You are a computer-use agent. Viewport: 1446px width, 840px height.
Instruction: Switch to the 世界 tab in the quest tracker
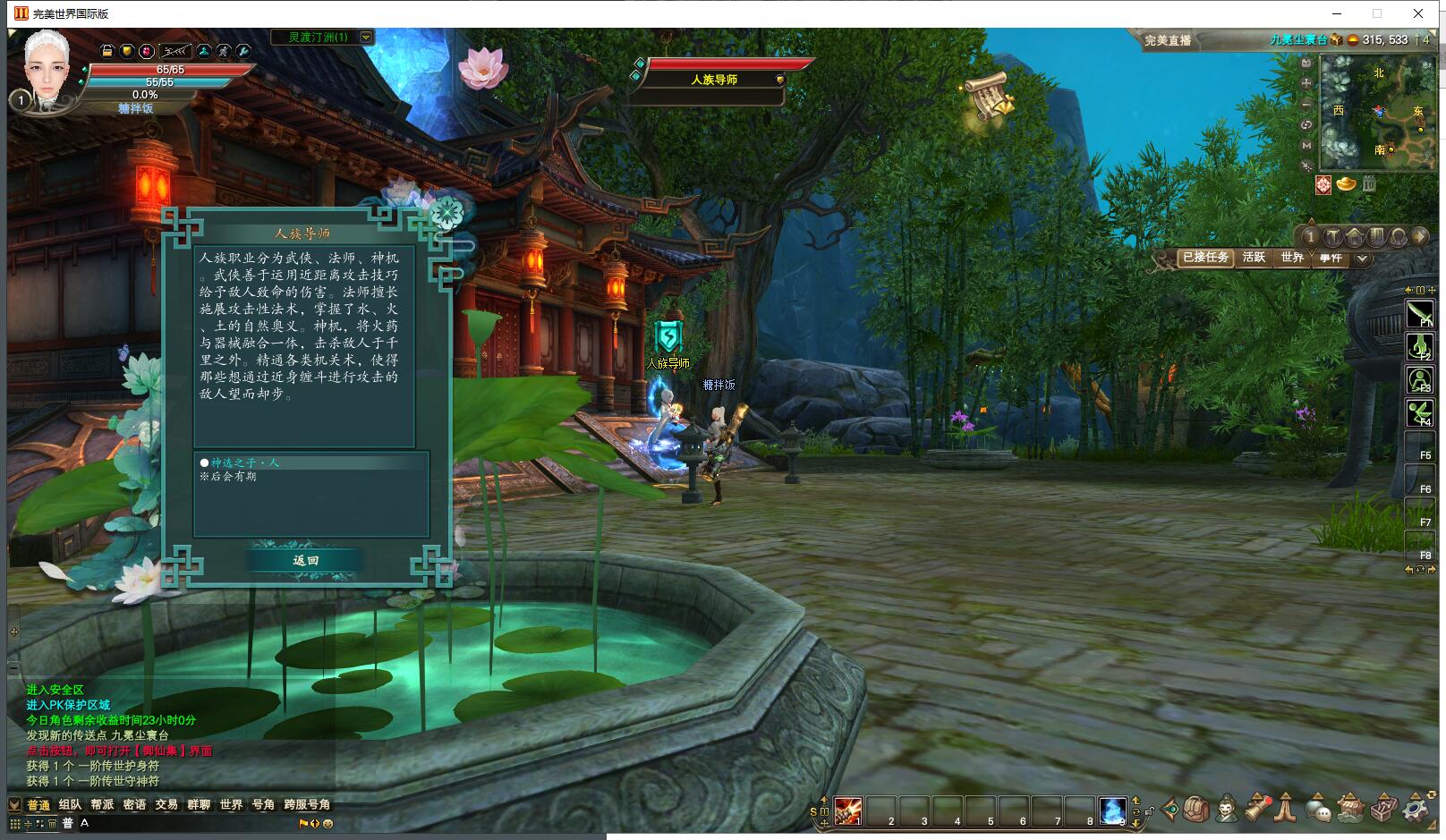click(x=1291, y=258)
